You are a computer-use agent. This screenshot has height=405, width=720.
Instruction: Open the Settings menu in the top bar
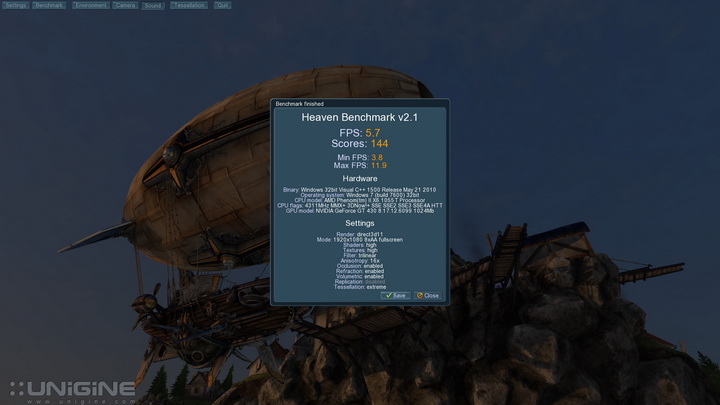point(15,5)
